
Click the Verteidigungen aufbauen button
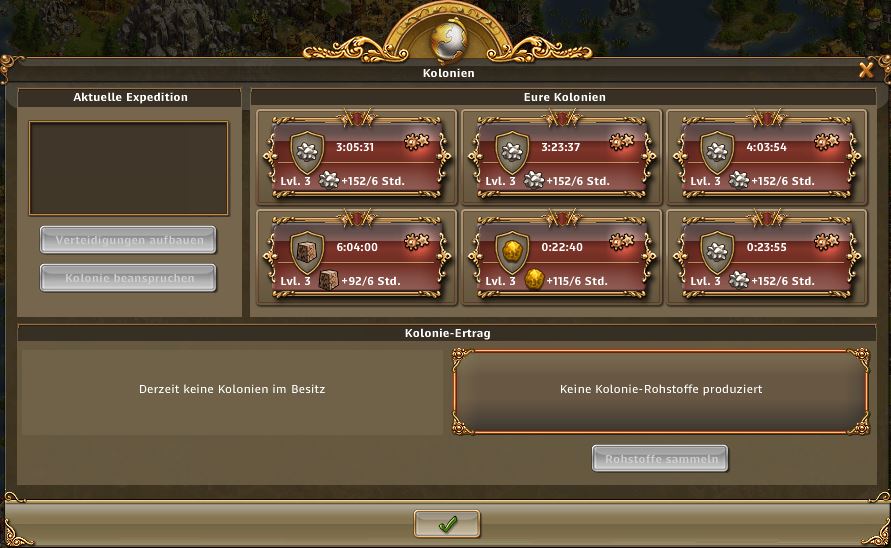[129, 240]
